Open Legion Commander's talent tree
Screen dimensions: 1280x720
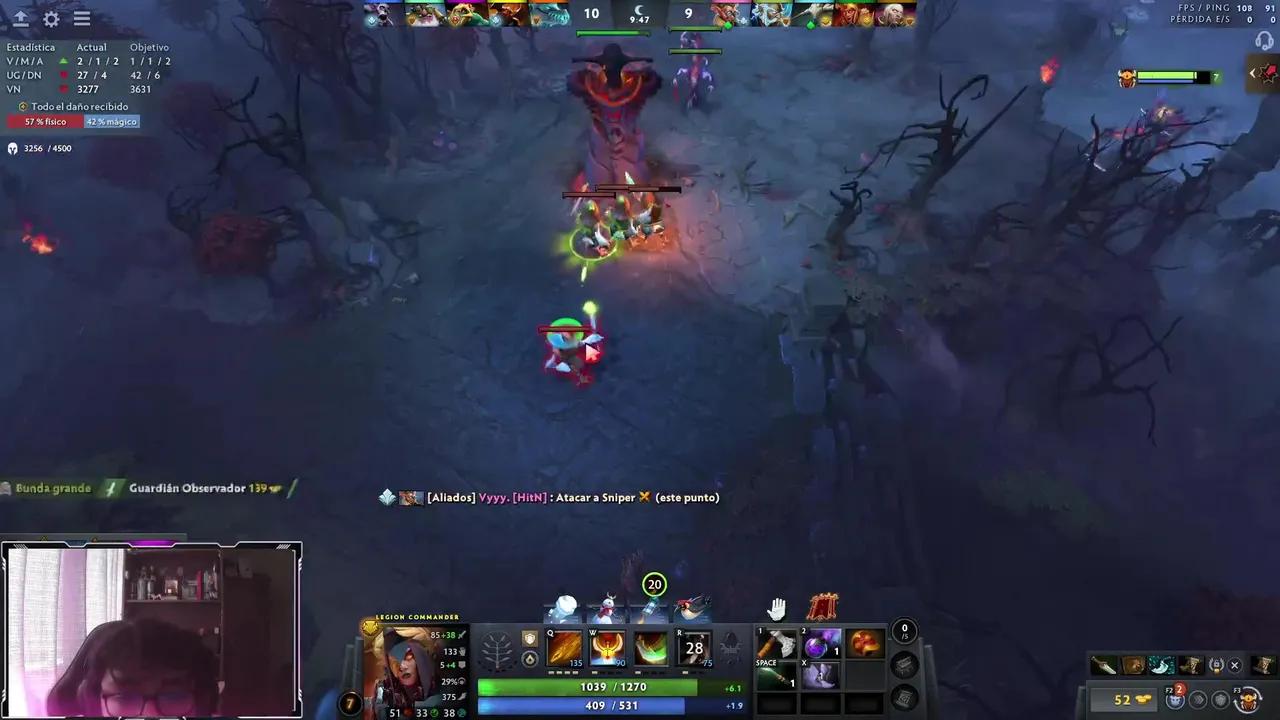pyautogui.click(x=497, y=648)
